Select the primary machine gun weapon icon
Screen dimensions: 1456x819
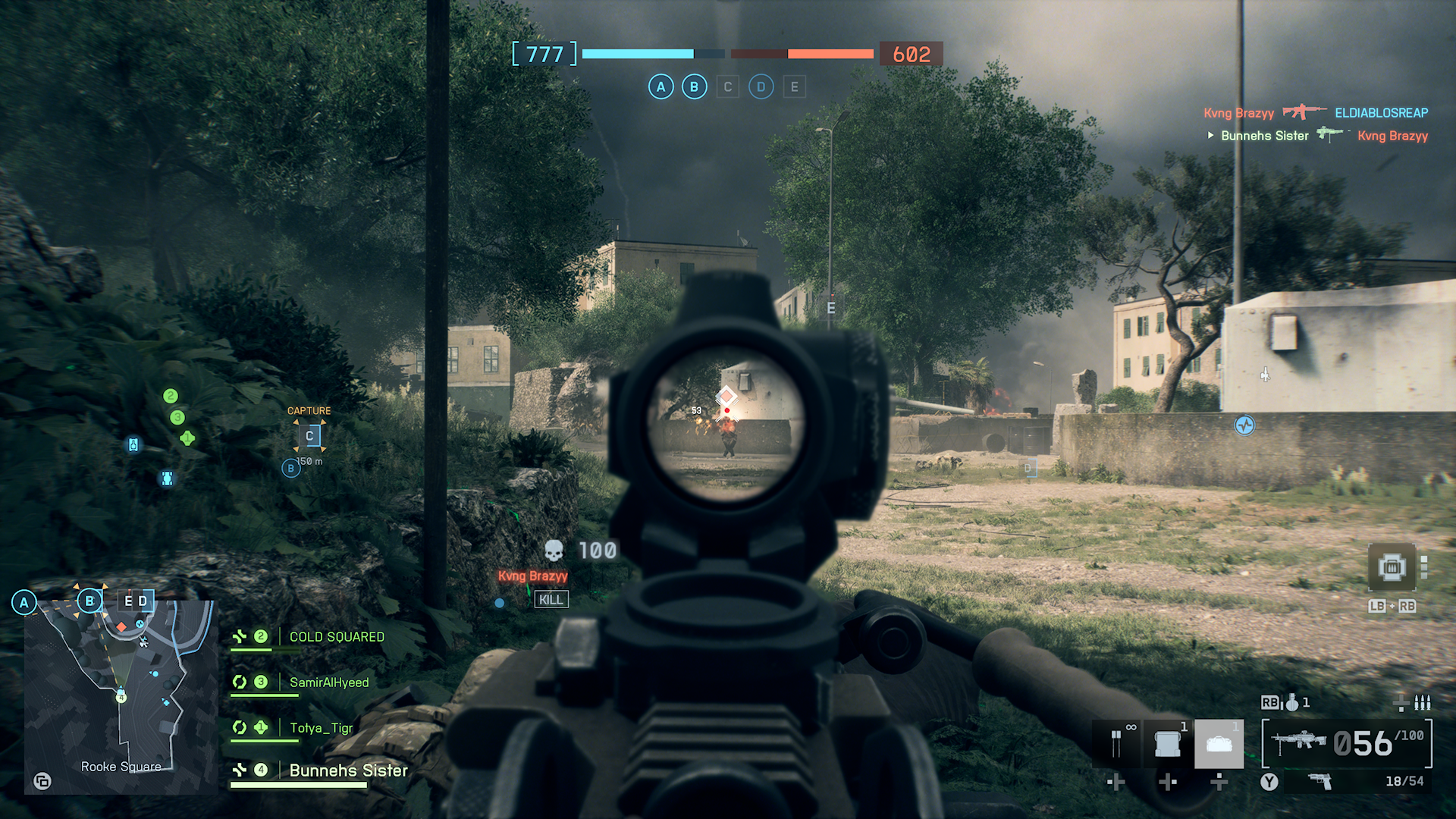click(1298, 741)
